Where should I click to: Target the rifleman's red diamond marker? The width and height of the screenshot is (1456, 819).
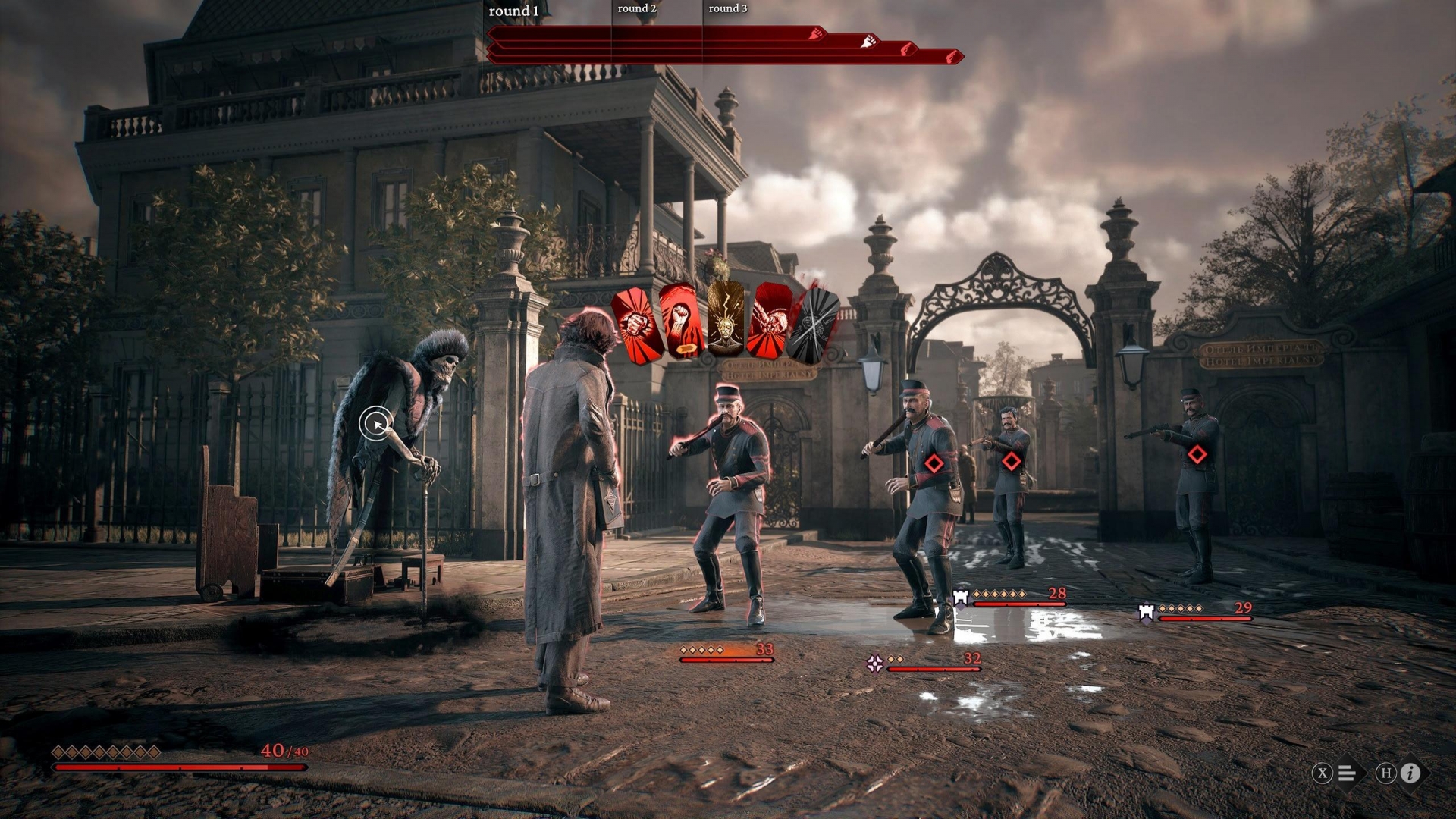(x=1197, y=454)
